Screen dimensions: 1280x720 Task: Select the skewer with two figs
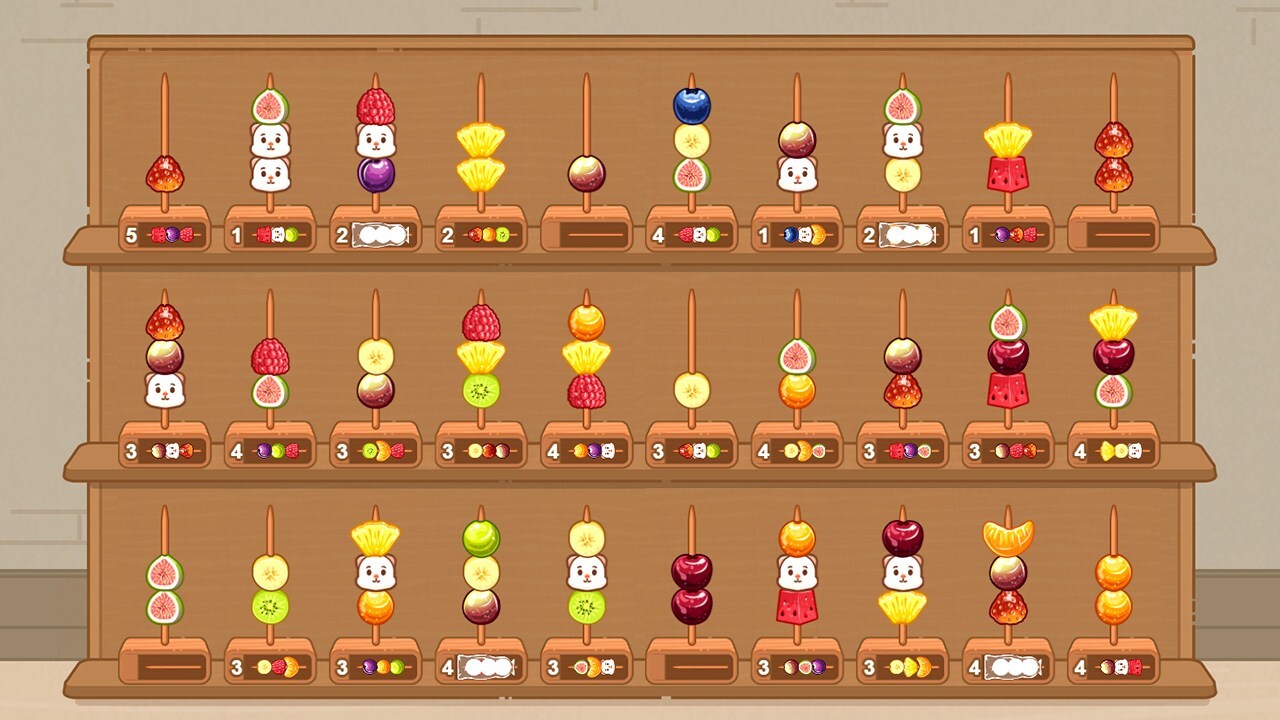(165, 588)
